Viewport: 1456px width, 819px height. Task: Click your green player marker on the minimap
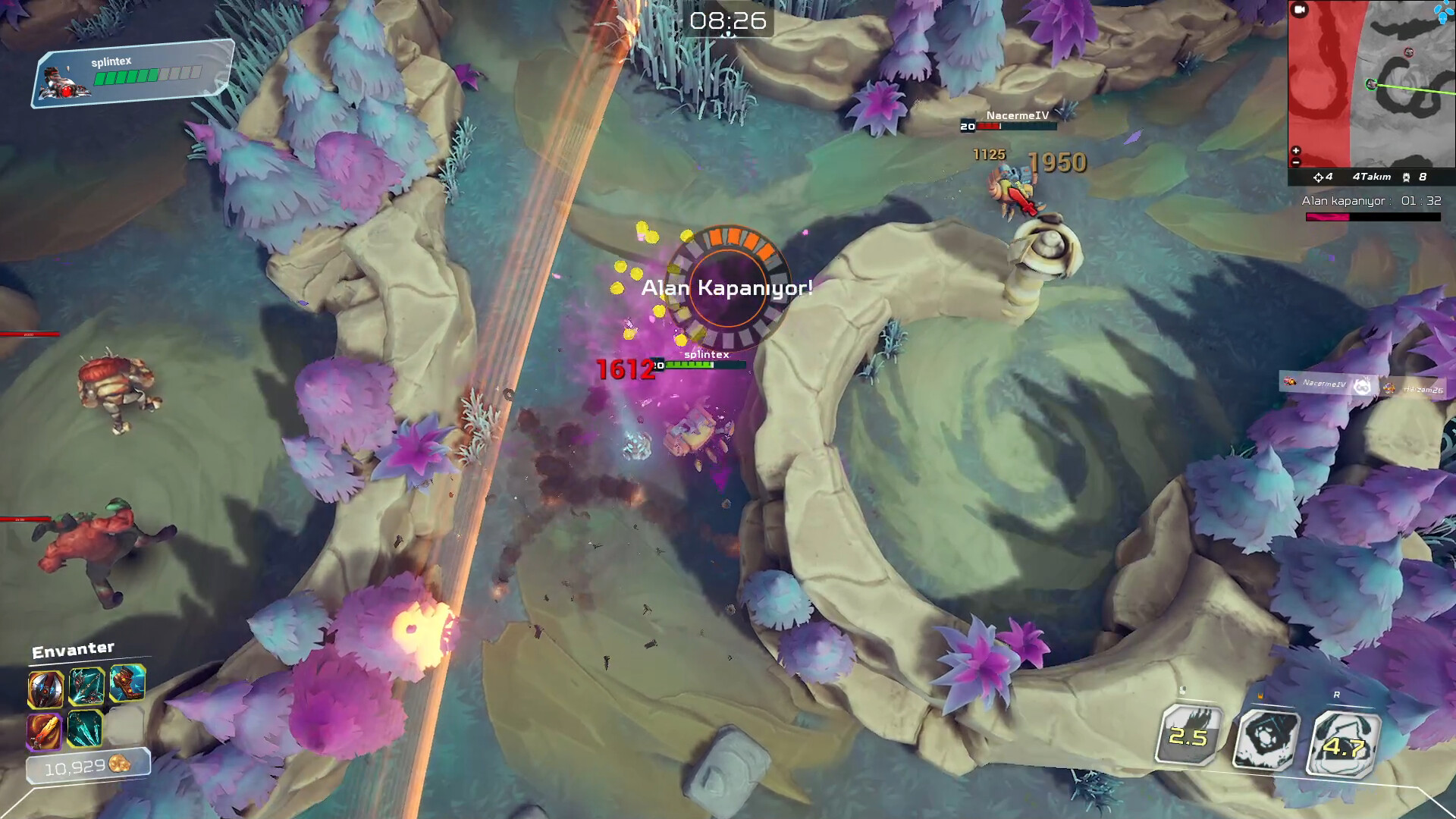(x=1370, y=83)
